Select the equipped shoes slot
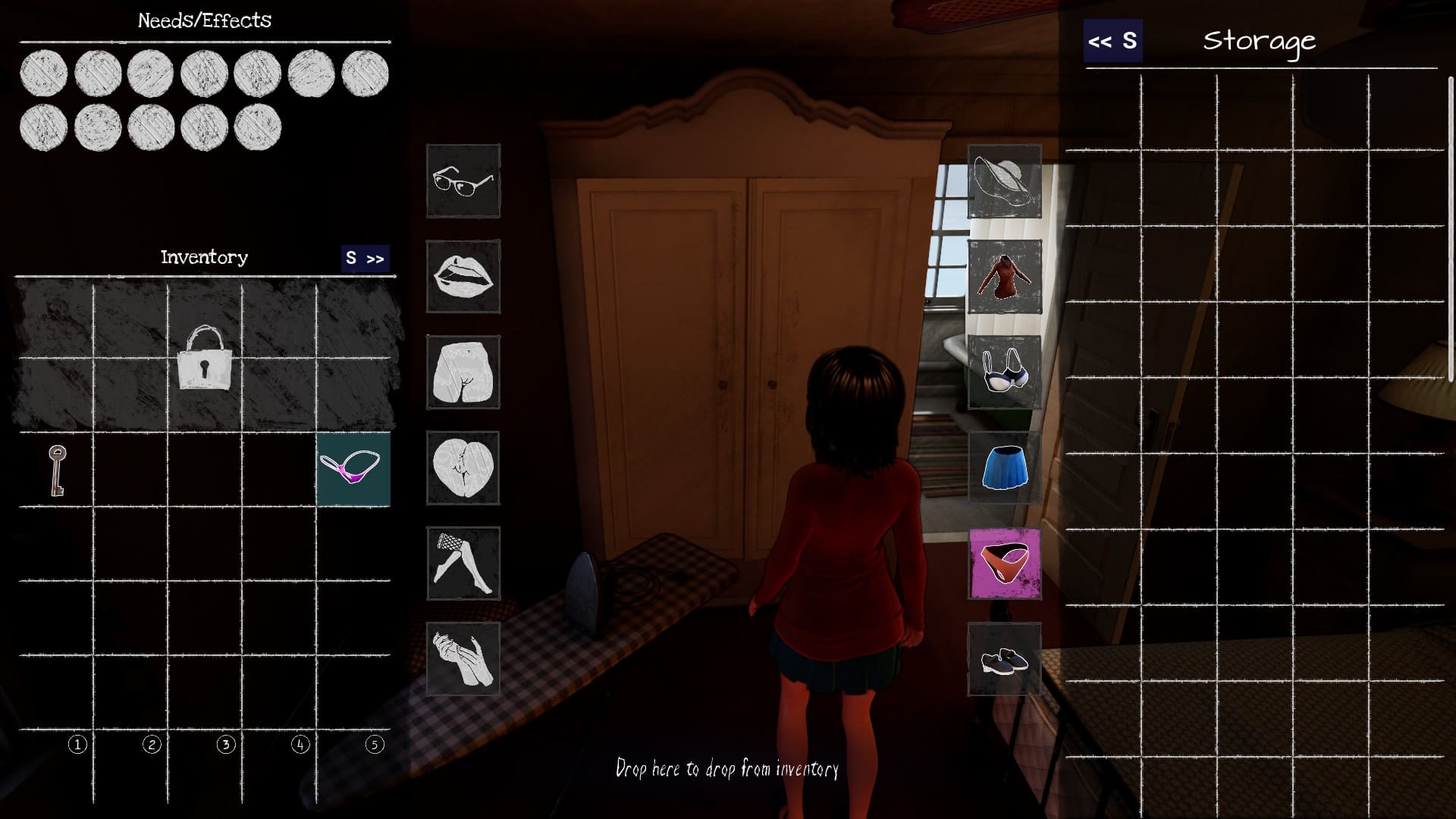 [x=1004, y=659]
